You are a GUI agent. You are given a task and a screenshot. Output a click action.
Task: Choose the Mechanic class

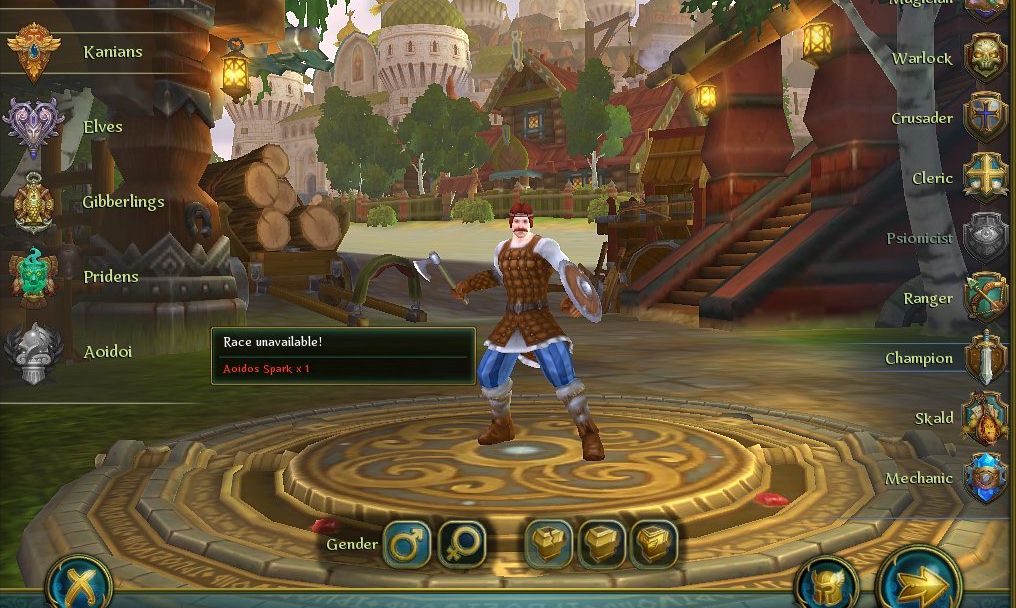tap(984, 478)
